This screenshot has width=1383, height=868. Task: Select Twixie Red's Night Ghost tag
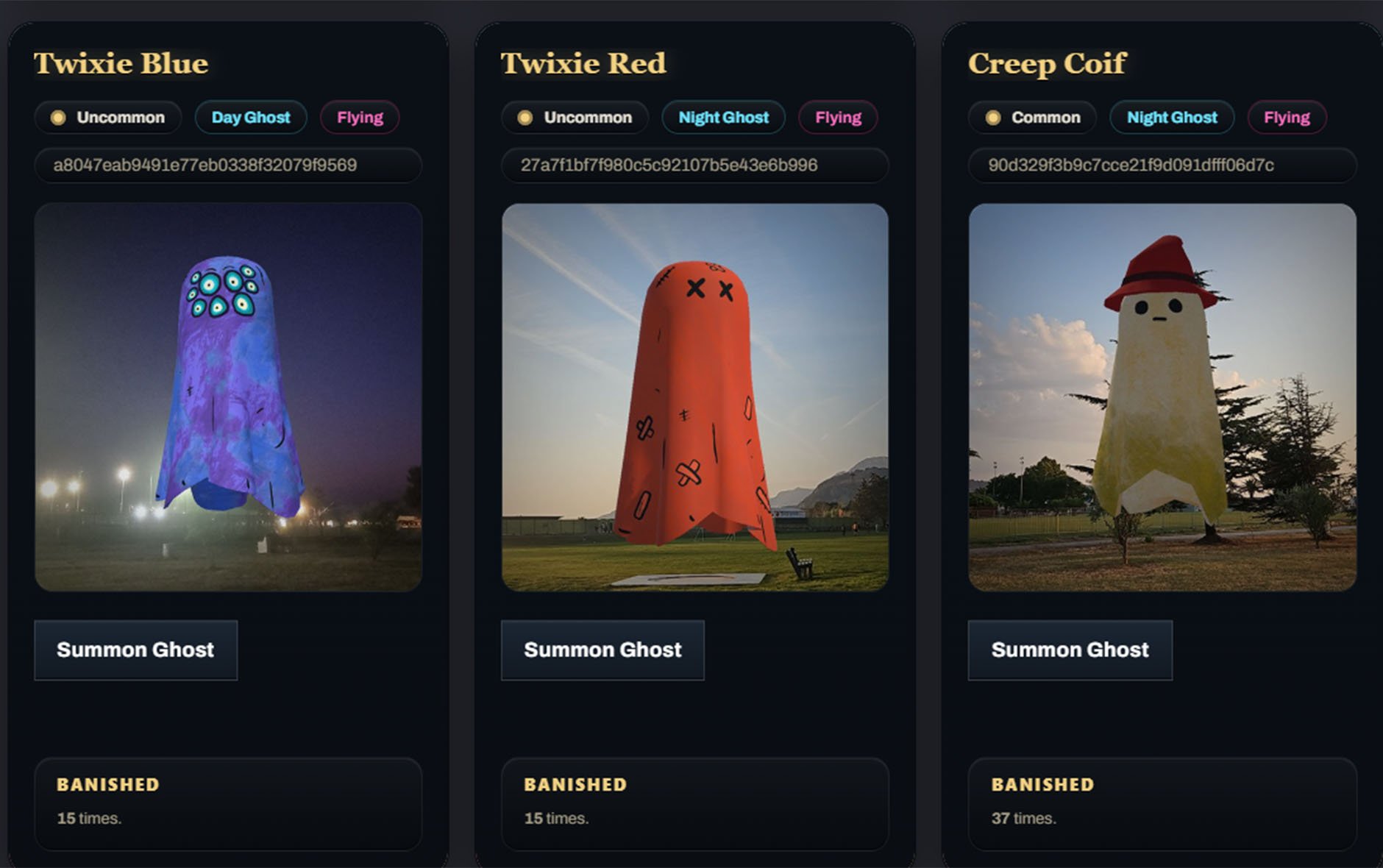tap(723, 118)
